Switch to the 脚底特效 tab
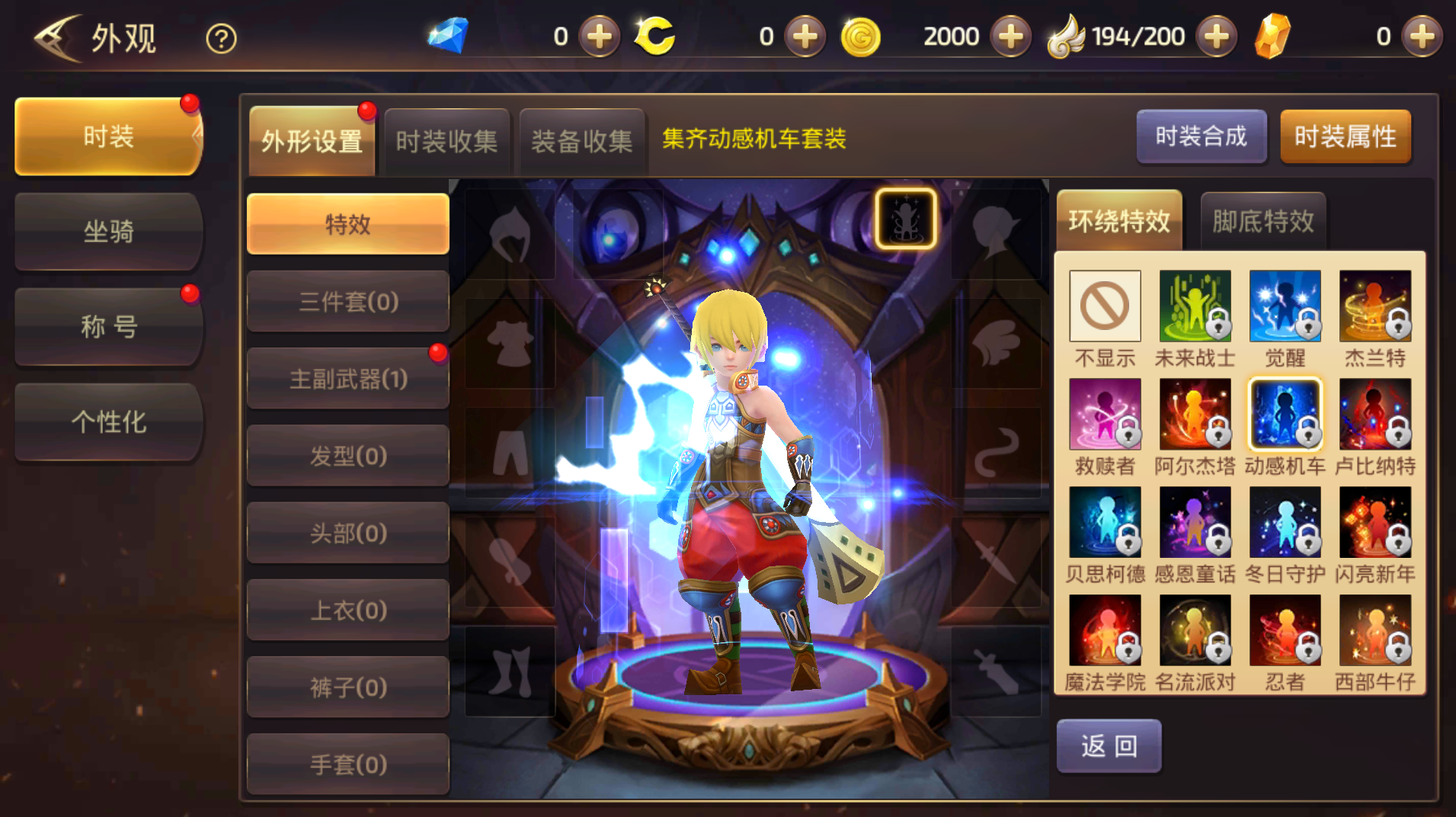 1262,219
